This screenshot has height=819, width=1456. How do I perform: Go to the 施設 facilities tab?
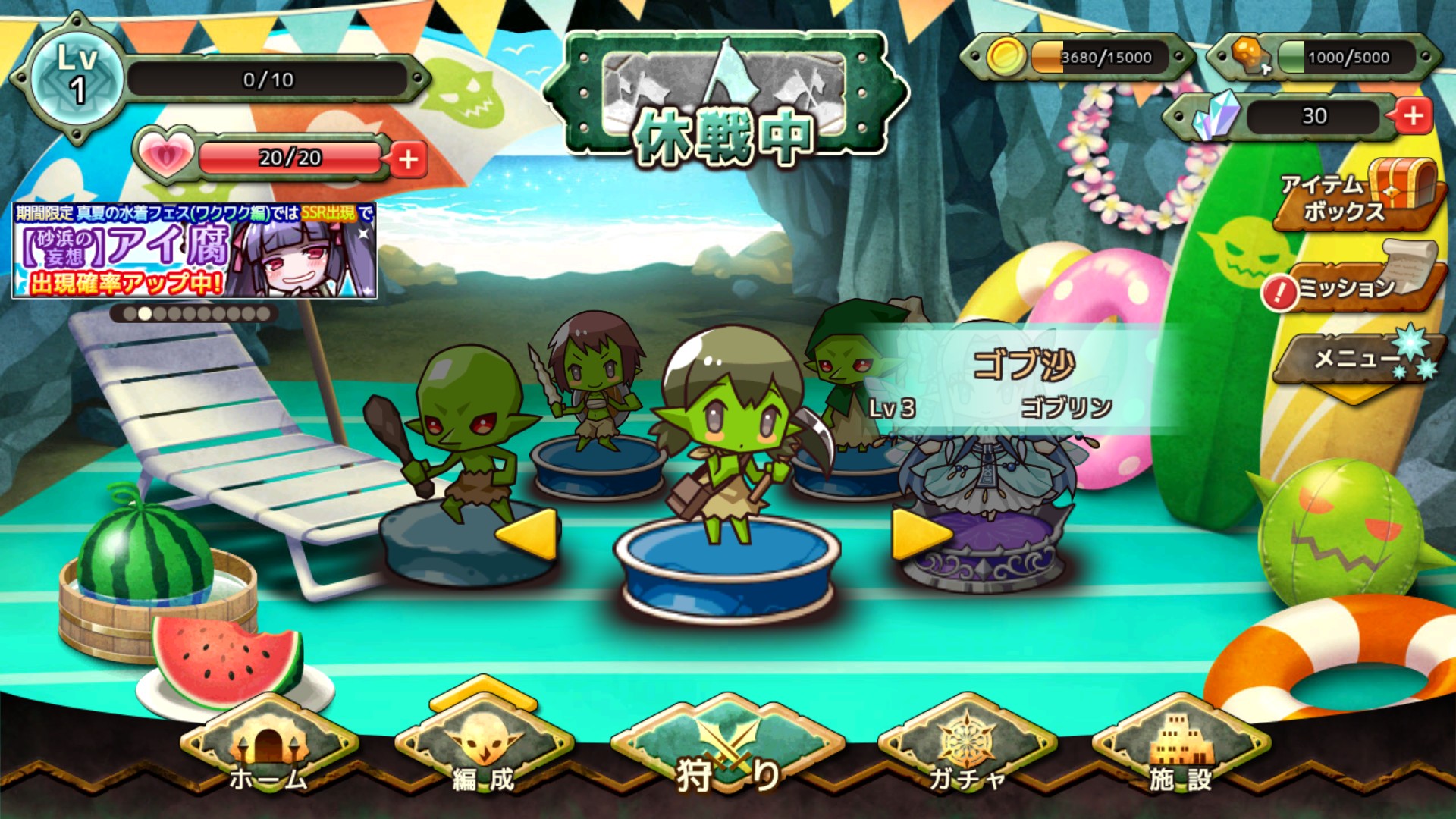(x=1180, y=752)
